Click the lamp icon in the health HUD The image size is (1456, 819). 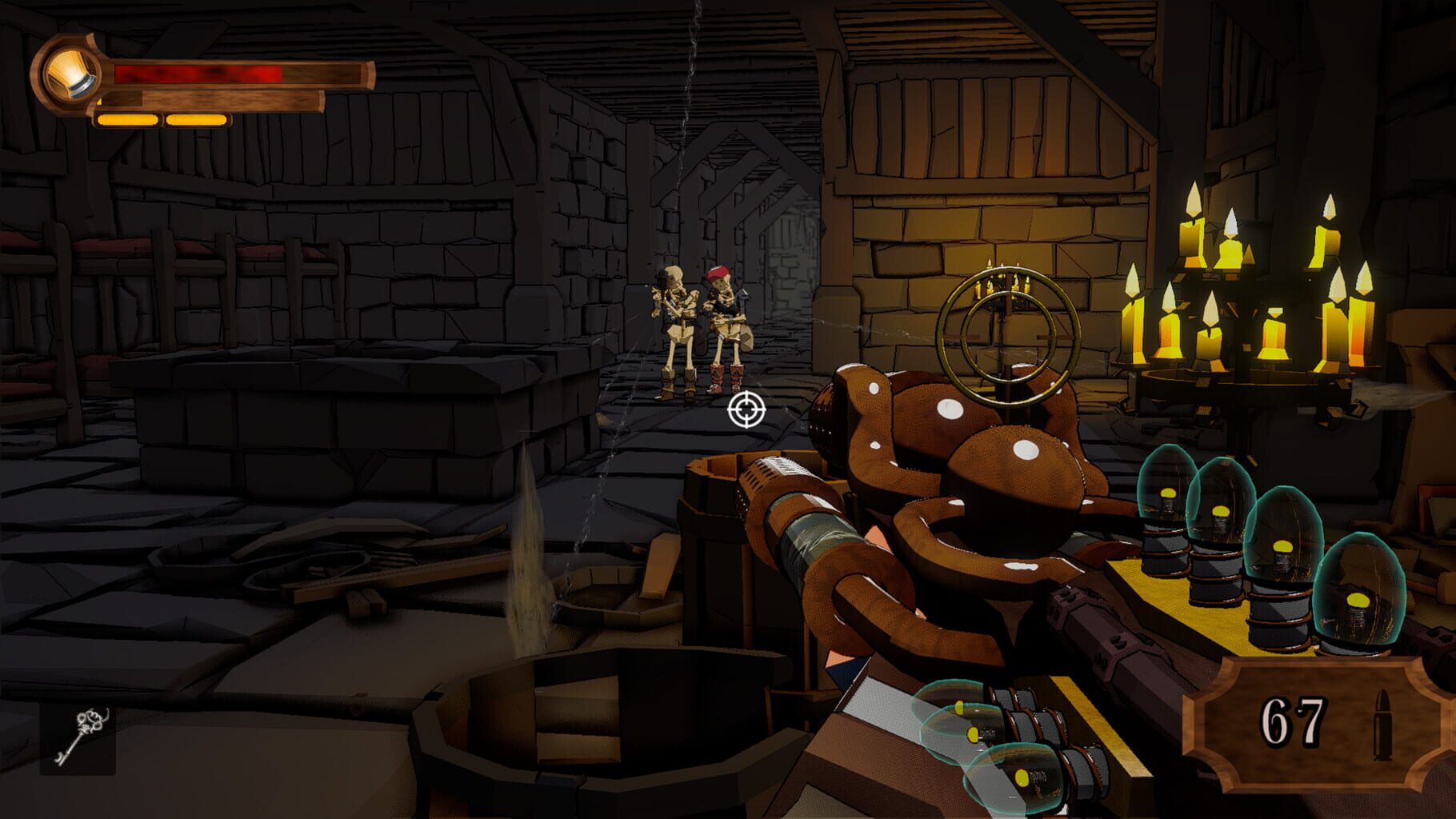pos(70,74)
